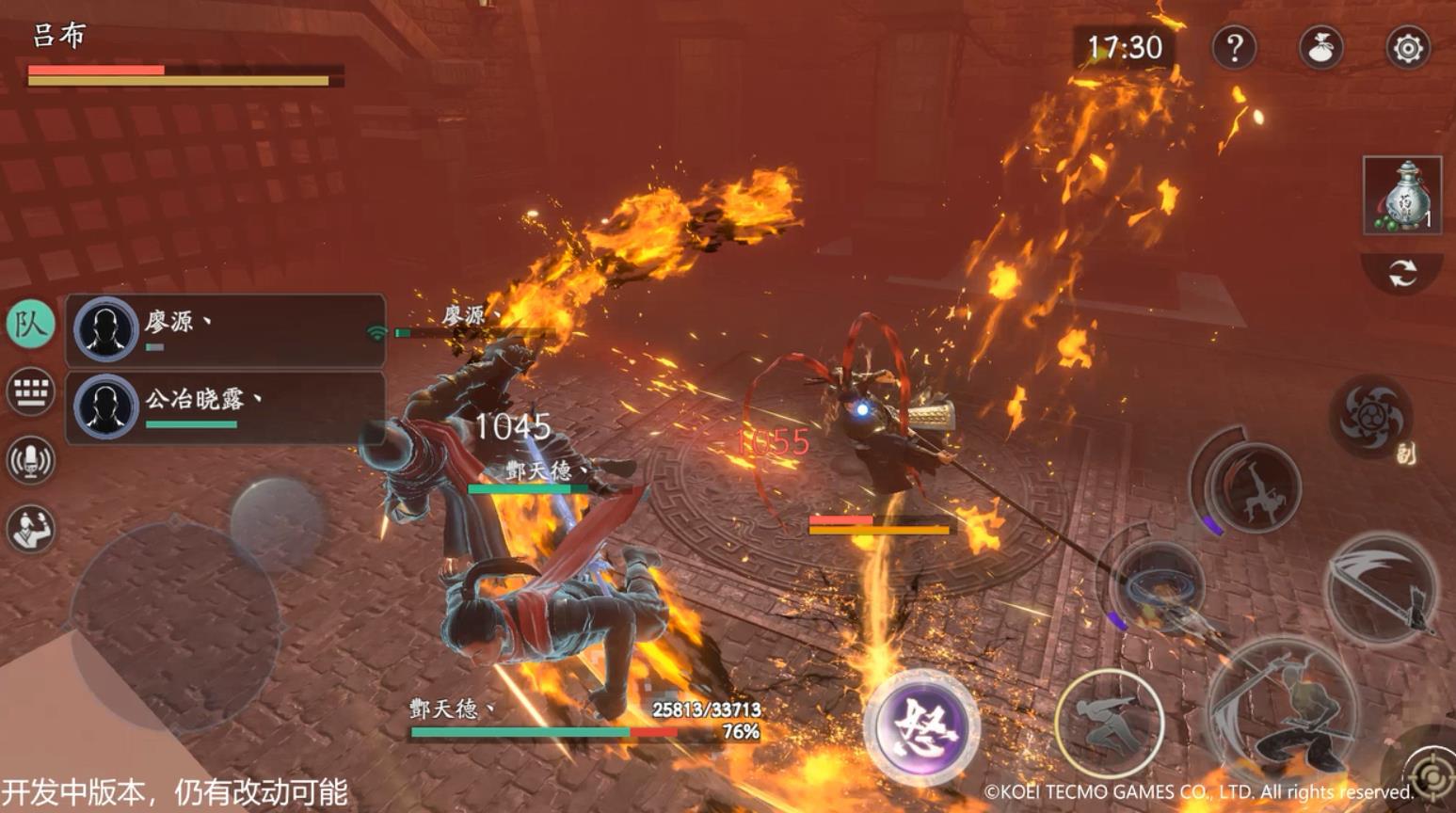Screen dimensions: 1456x813
Task: Use the flip kick skill button
Action: tap(1256, 486)
